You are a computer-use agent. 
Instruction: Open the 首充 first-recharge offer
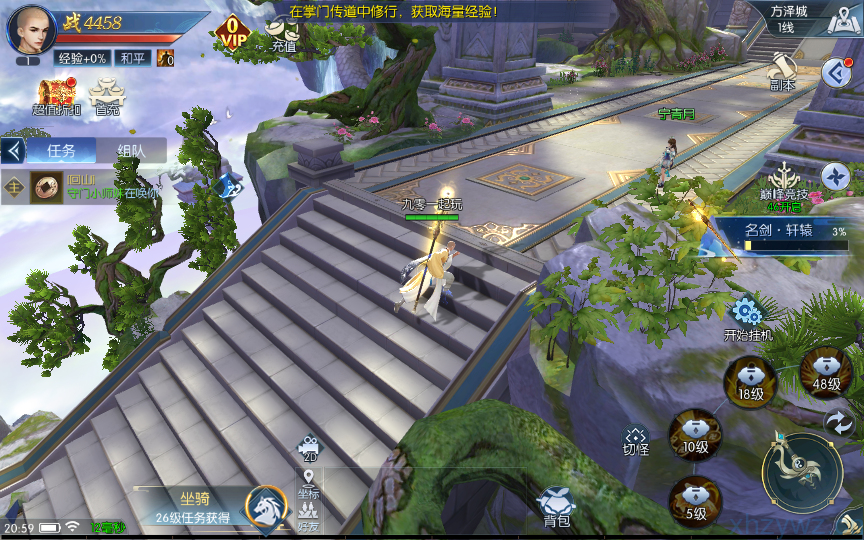tap(106, 96)
